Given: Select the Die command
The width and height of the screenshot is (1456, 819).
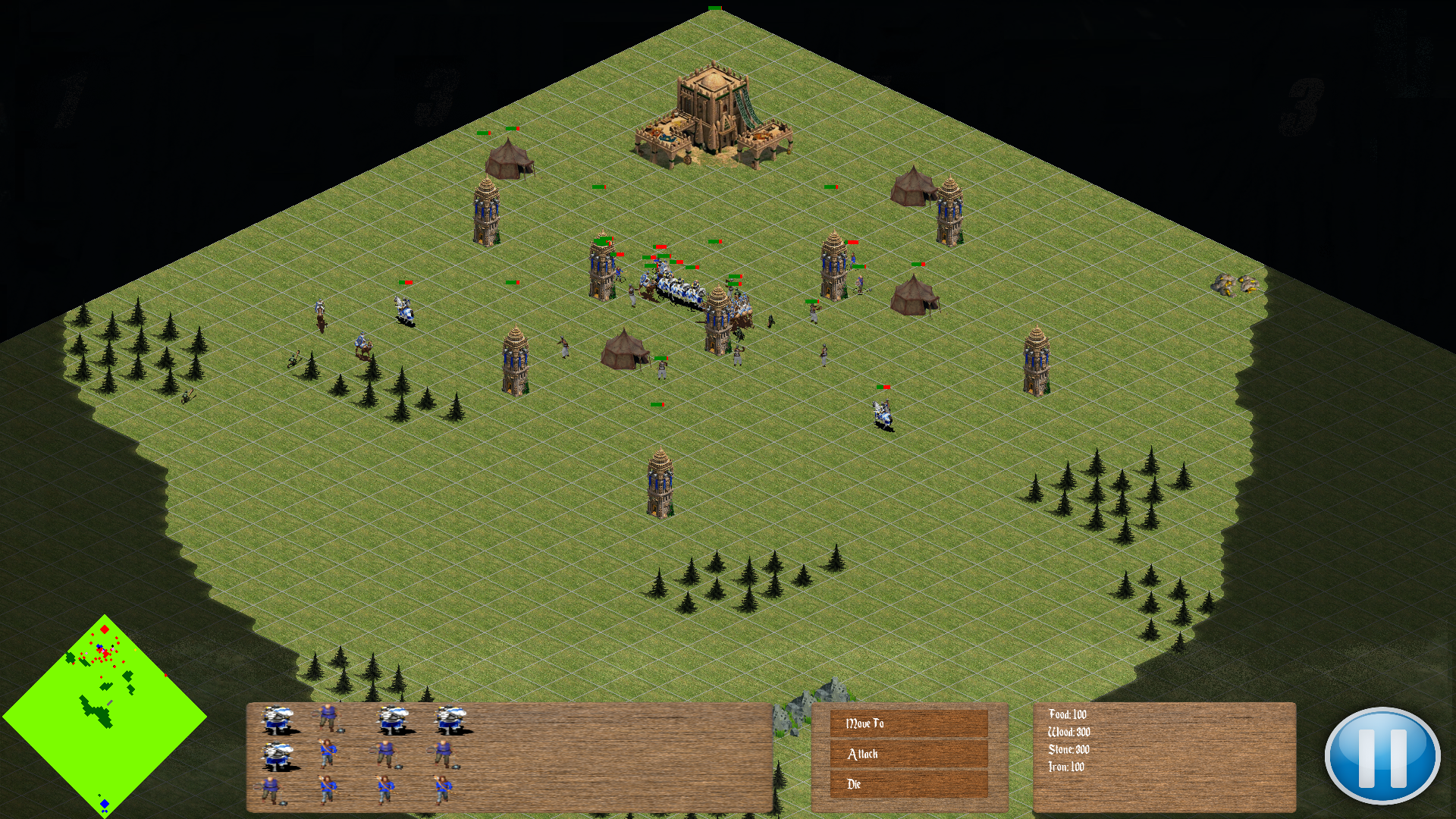Looking at the screenshot, I should click(x=908, y=784).
